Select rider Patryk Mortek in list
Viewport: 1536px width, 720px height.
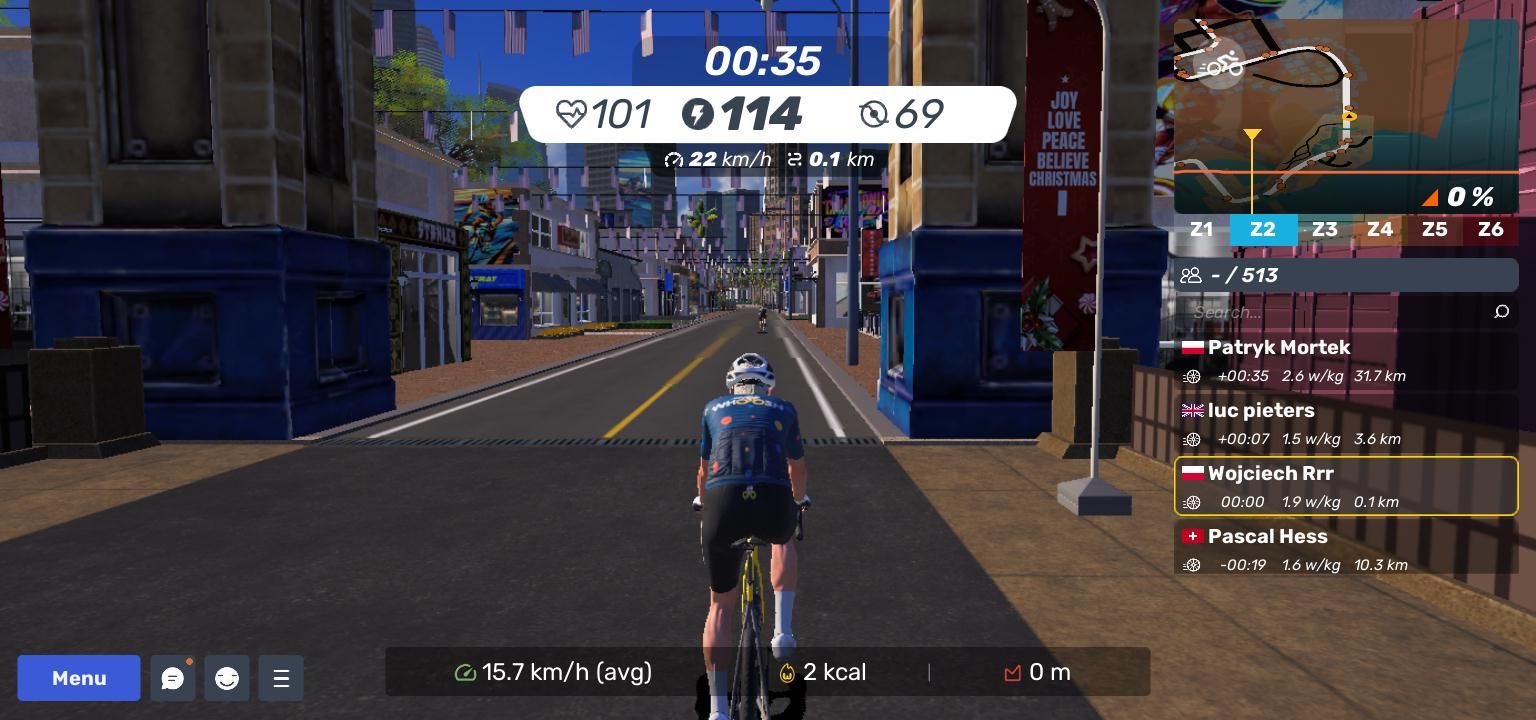(x=1345, y=360)
